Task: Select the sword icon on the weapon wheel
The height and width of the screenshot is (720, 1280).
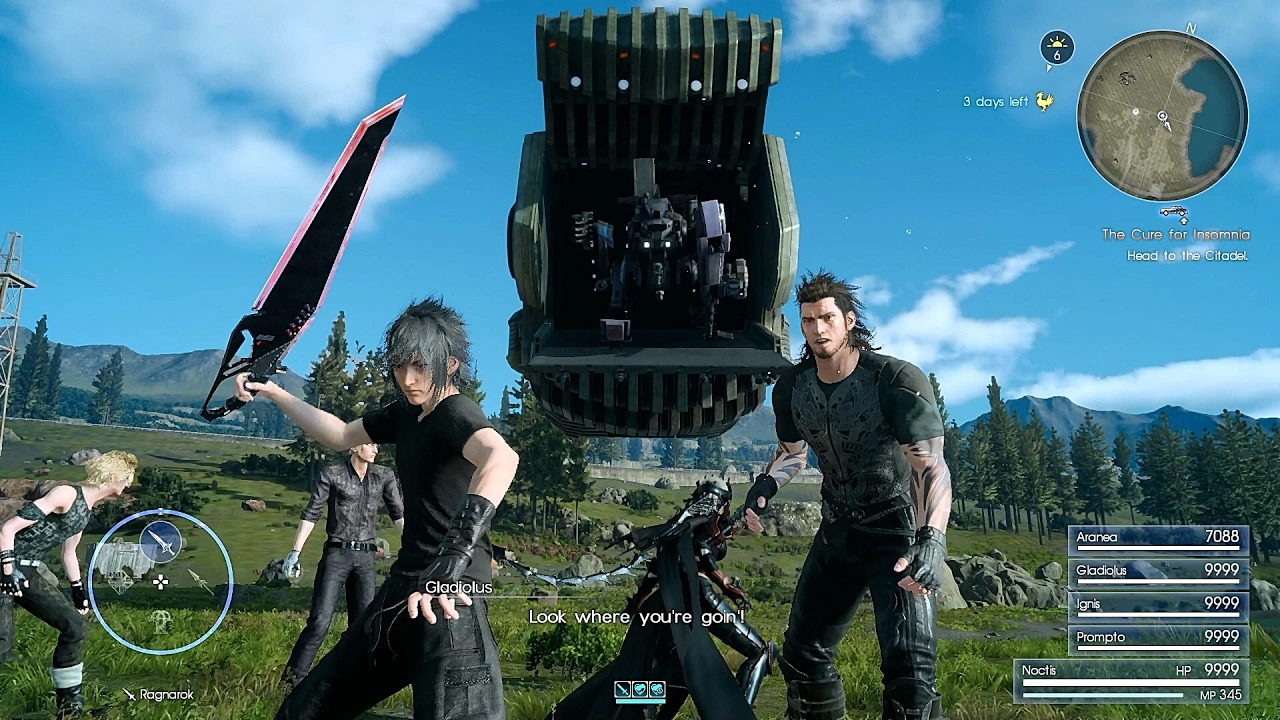Action: coord(160,541)
